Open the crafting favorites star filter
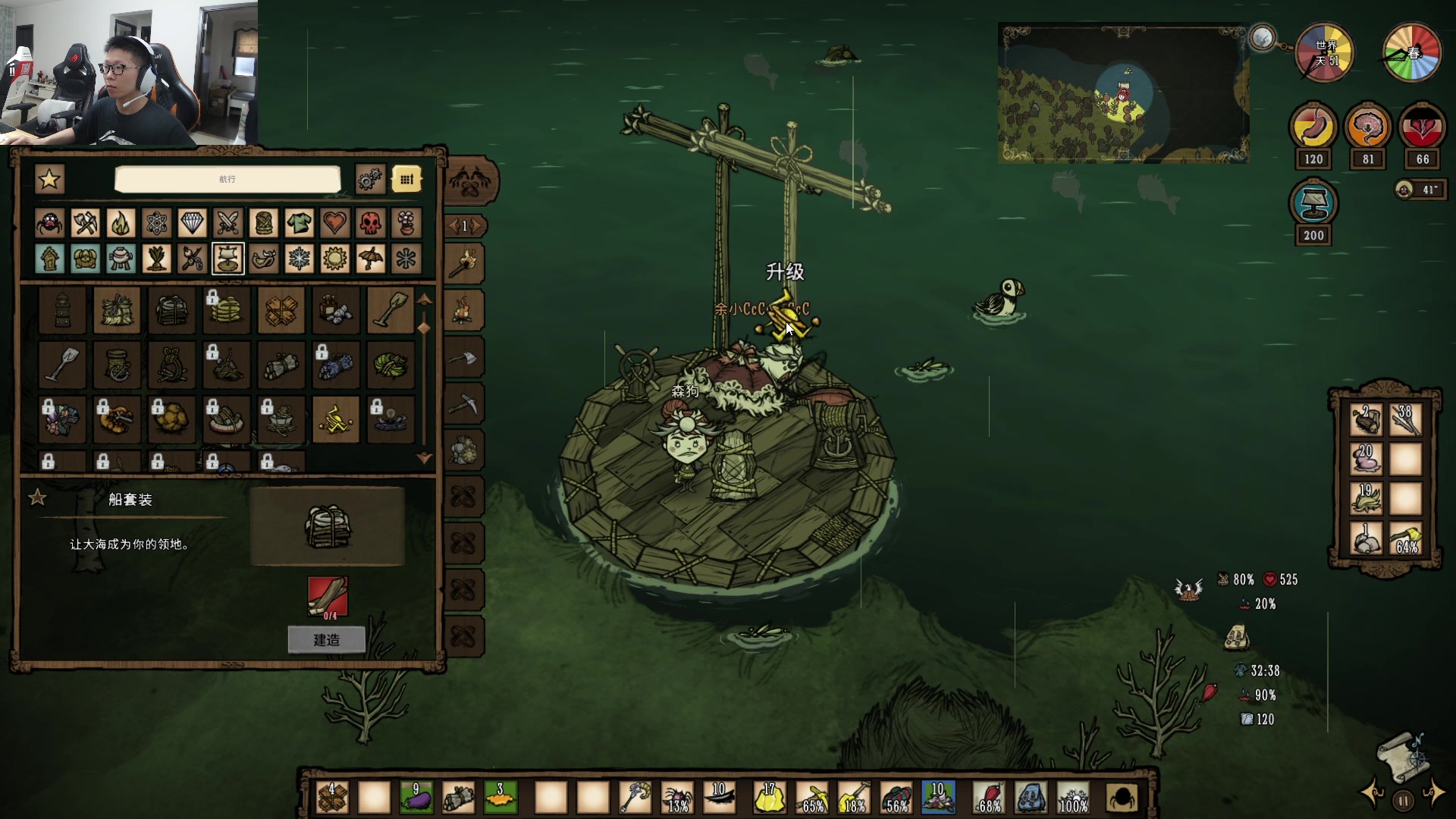The image size is (1456, 819). click(50, 180)
